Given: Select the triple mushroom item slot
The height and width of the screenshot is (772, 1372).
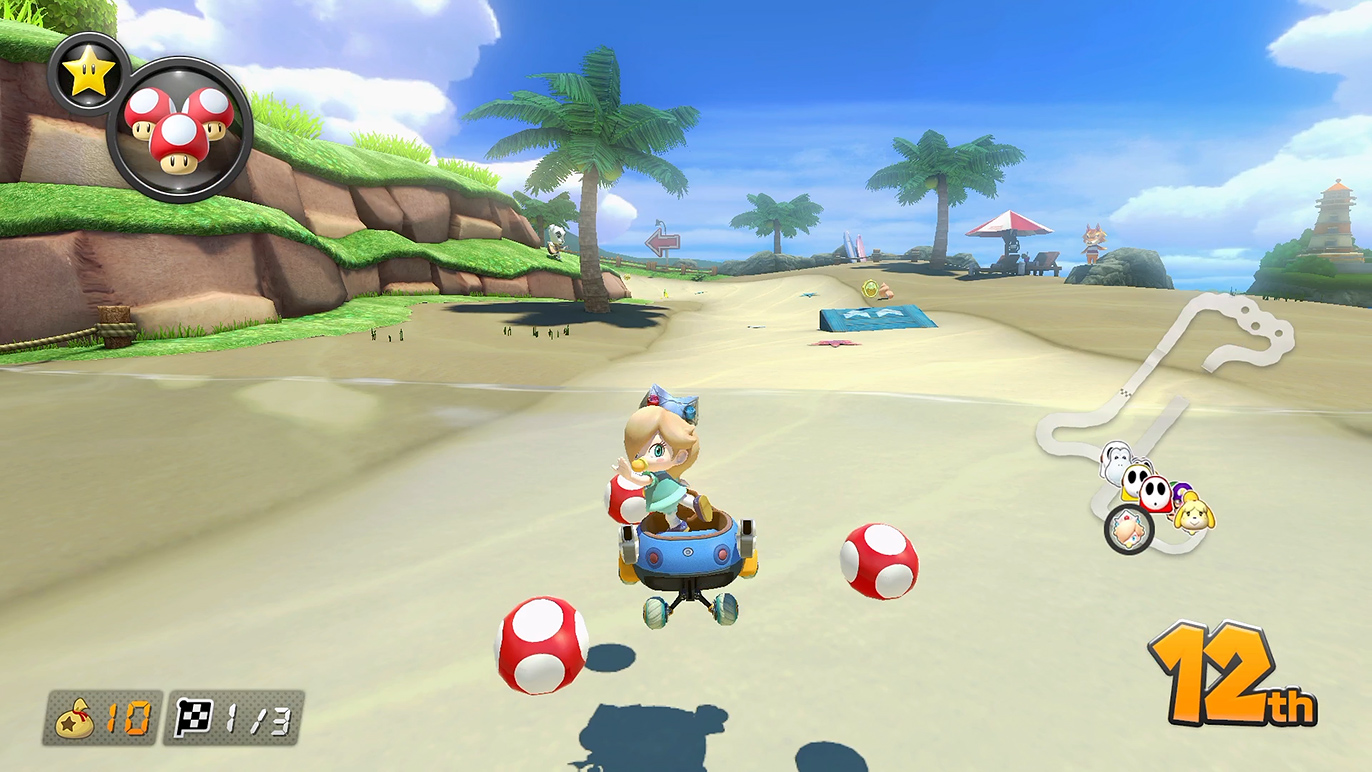Looking at the screenshot, I should 179,129.
